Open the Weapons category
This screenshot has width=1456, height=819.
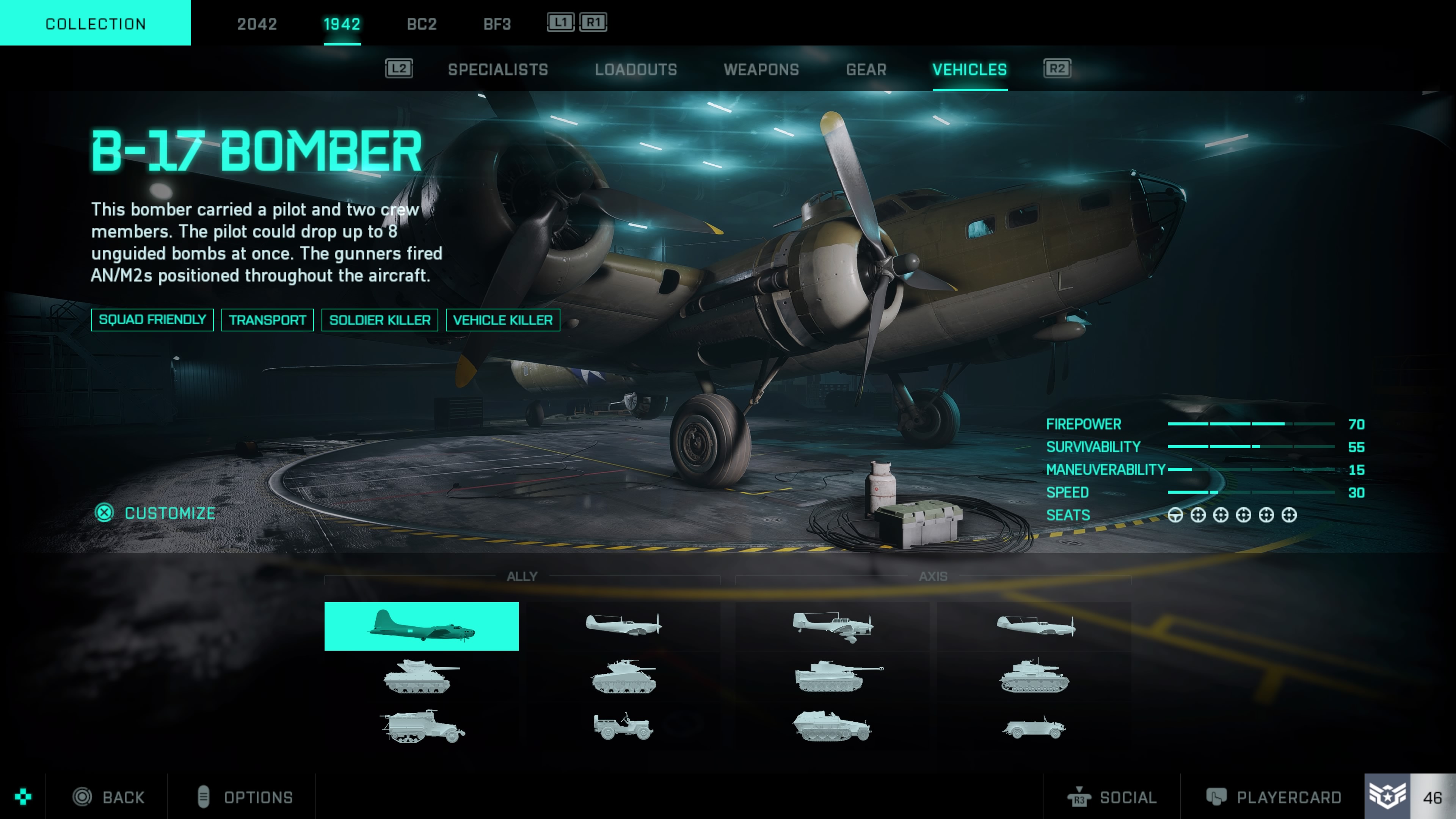pyautogui.click(x=761, y=69)
